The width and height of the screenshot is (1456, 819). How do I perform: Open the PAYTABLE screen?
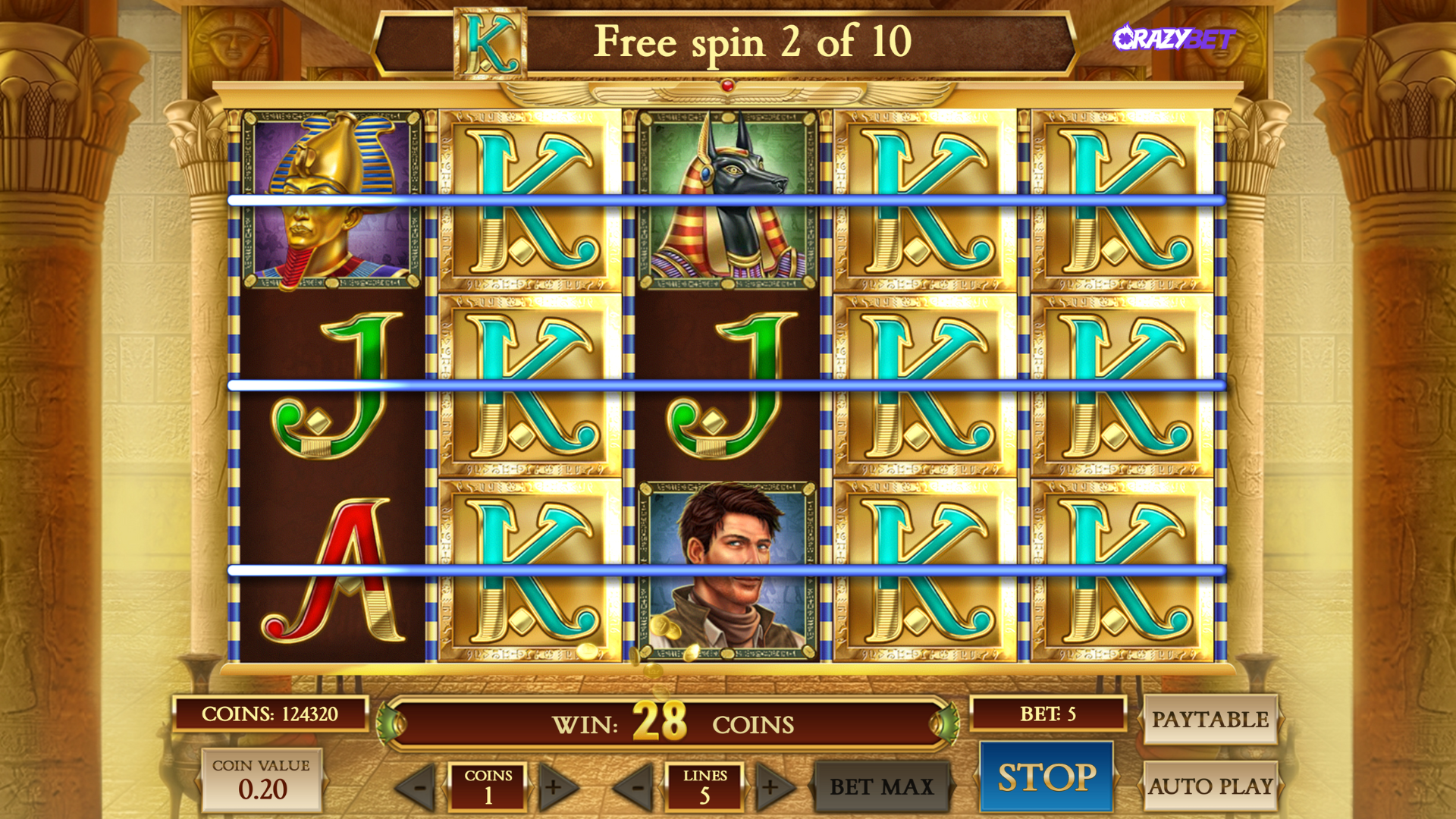[x=1210, y=719]
